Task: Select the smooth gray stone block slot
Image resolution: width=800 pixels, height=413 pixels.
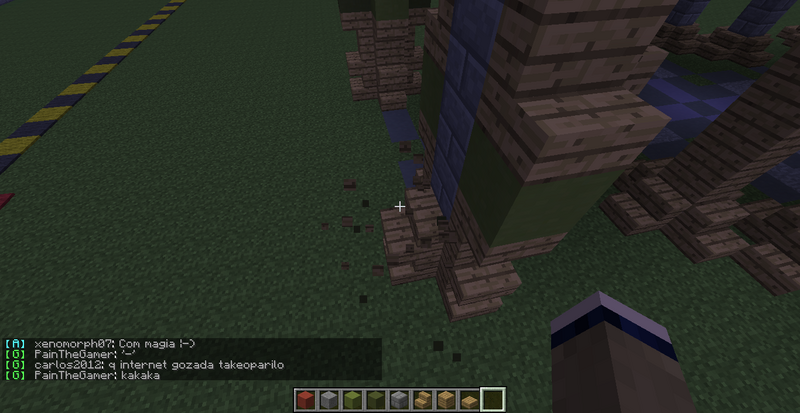Action: click(329, 400)
